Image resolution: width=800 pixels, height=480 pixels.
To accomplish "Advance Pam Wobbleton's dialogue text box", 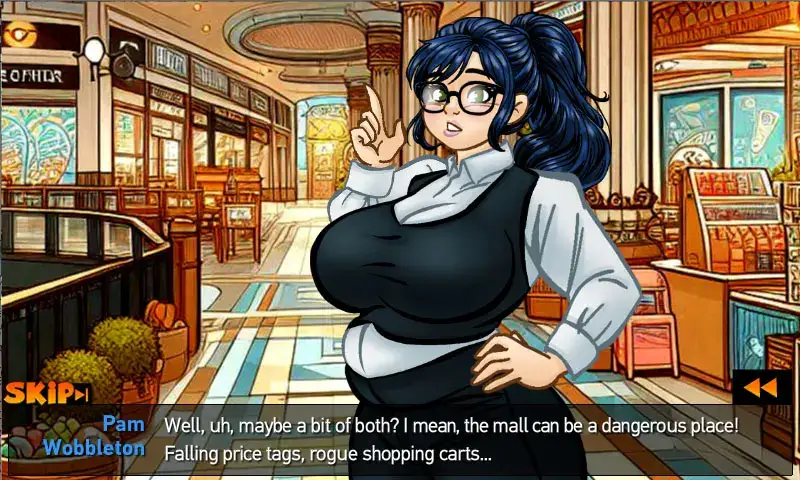I will 450,438.
